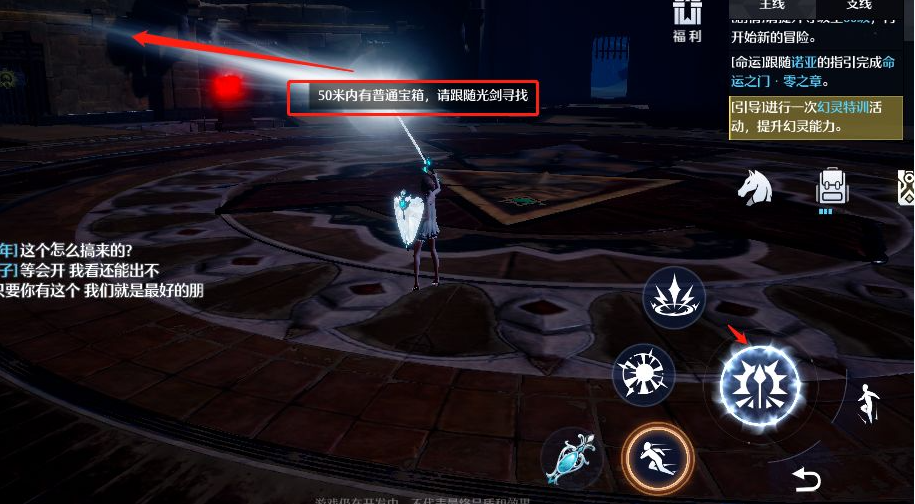Open the chat message panel
This screenshot has height=504, width=915.
point(100,270)
